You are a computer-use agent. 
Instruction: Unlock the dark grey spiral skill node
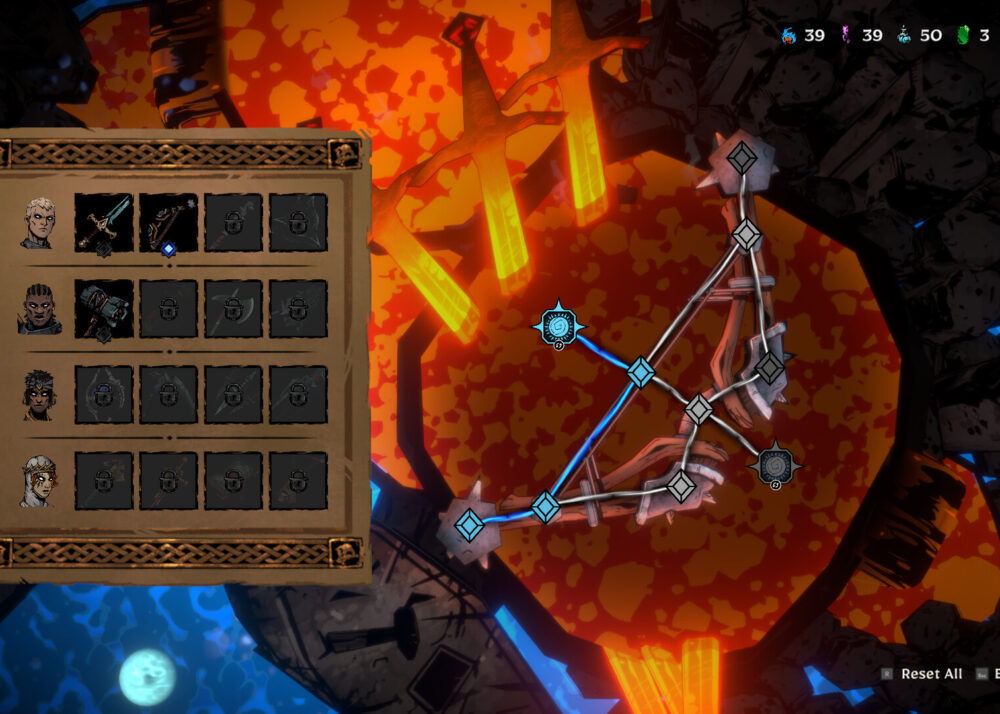[775, 465]
